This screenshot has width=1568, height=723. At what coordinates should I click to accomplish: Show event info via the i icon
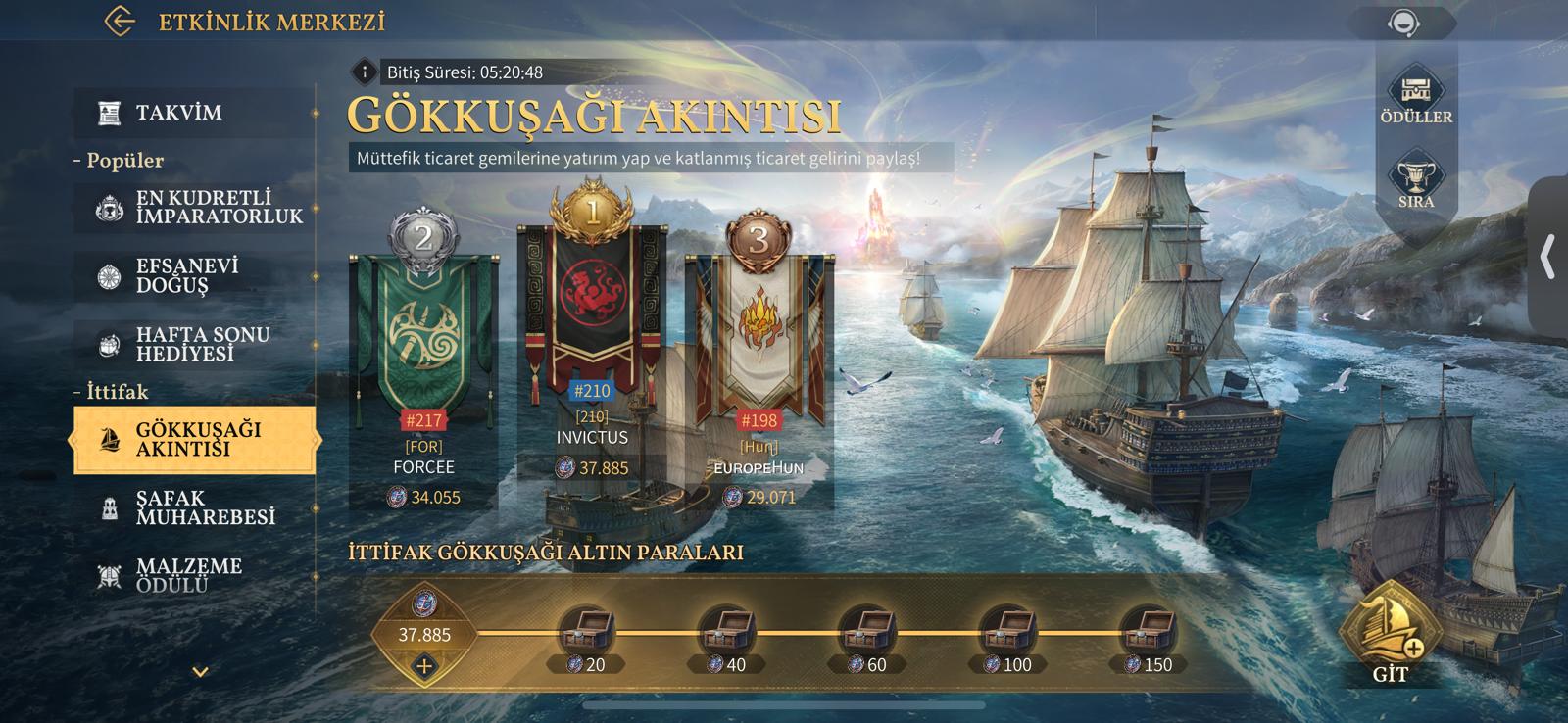pyautogui.click(x=364, y=72)
